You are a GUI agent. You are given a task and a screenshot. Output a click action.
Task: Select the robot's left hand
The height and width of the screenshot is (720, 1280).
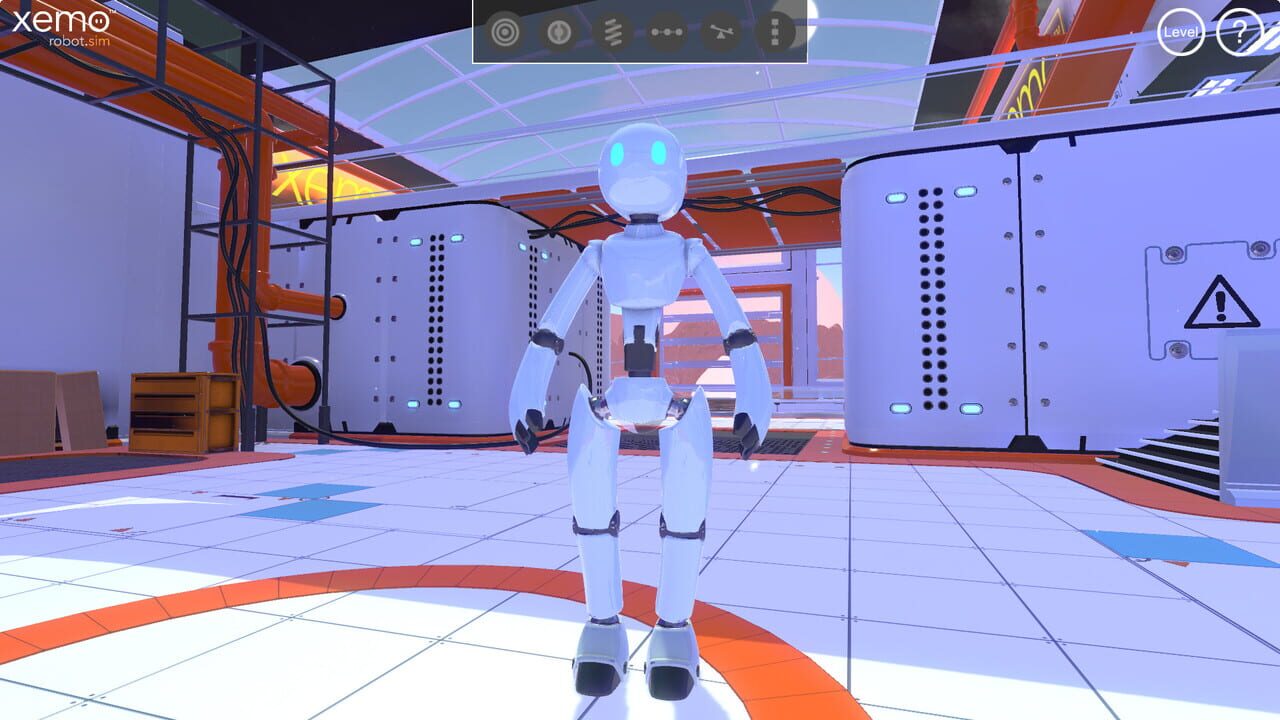[746, 430]
